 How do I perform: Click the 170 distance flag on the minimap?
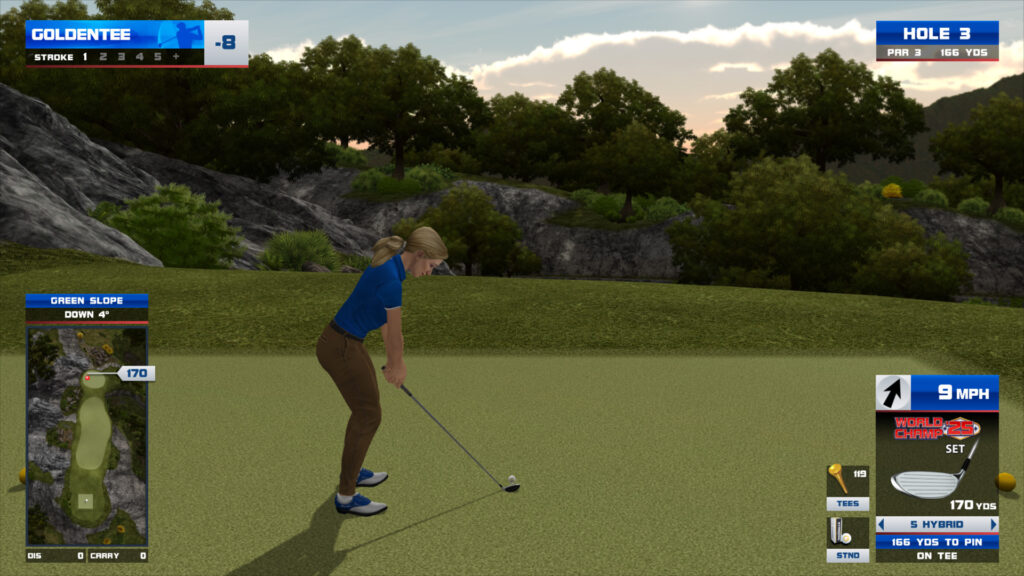[x=136, y=373]
